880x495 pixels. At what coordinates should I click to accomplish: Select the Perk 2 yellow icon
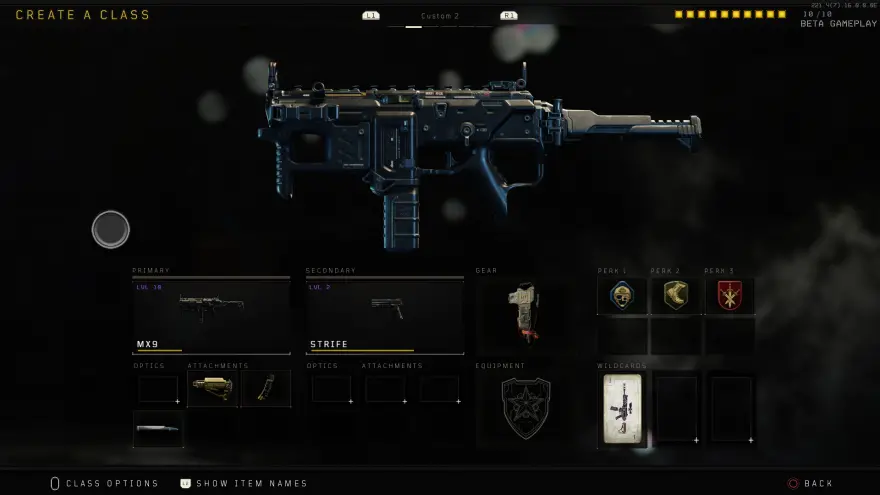coord(676,295)
